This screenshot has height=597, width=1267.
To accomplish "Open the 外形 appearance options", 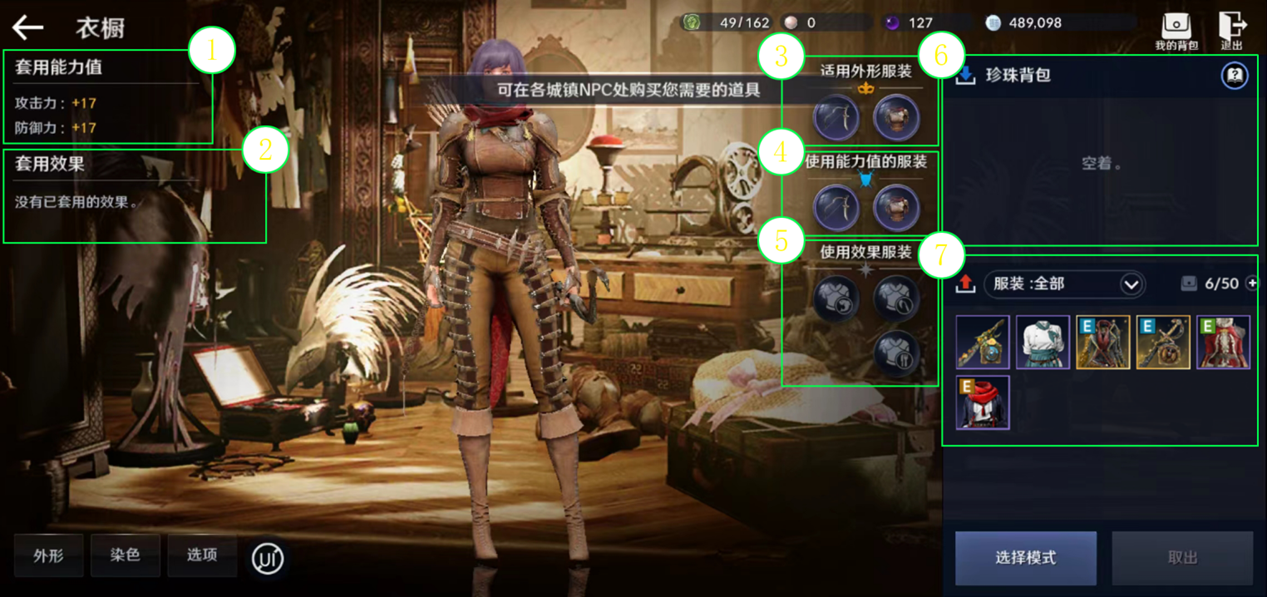I will (x=48, y=555).
